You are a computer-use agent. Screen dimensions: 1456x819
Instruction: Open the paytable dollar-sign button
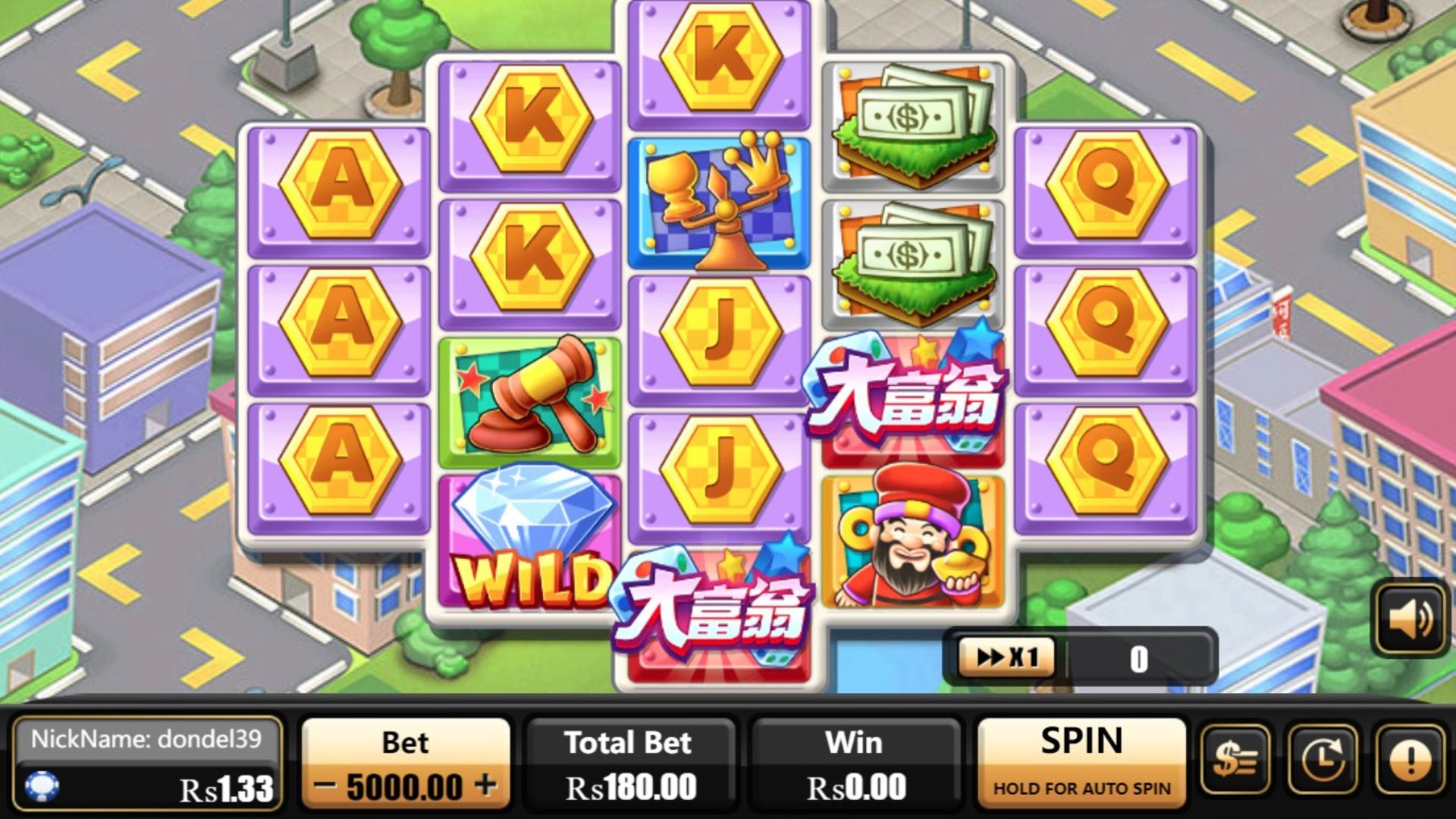[x=1235, y=761]
